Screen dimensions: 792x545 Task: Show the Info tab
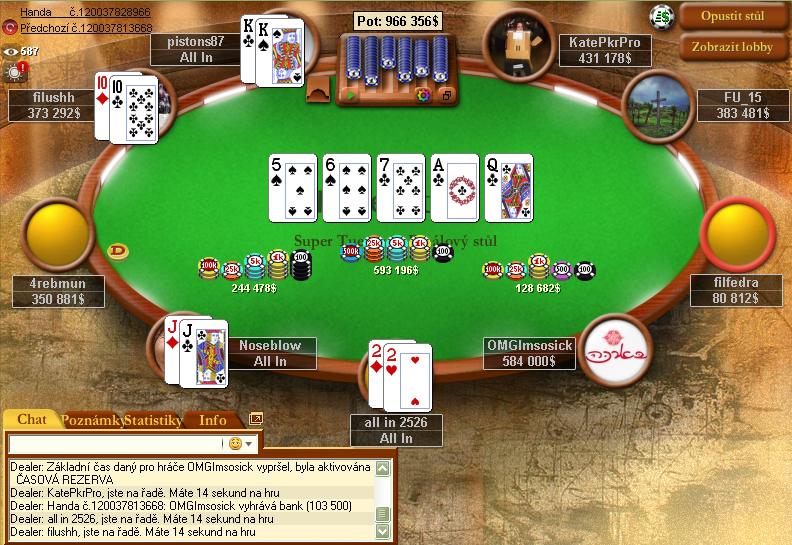[212, 421]
